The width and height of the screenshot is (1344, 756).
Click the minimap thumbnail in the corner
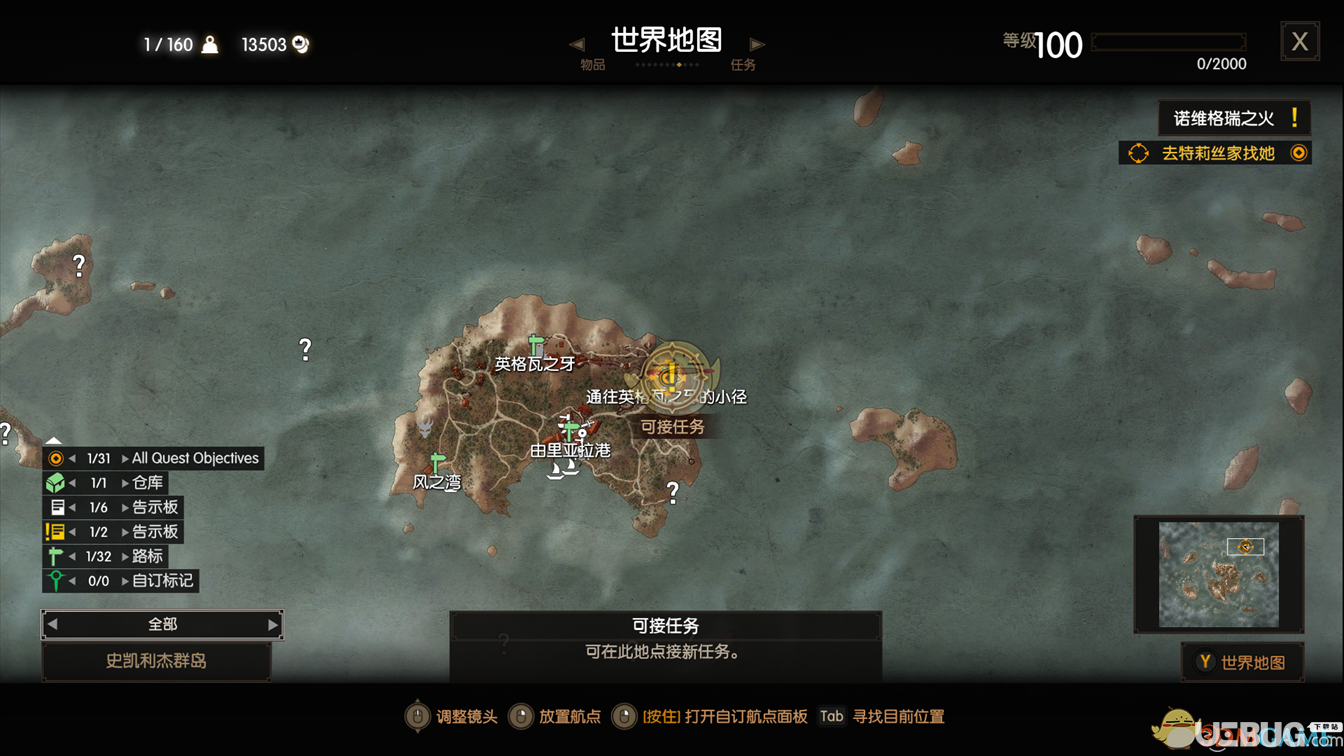click(x=1218, y=572)
